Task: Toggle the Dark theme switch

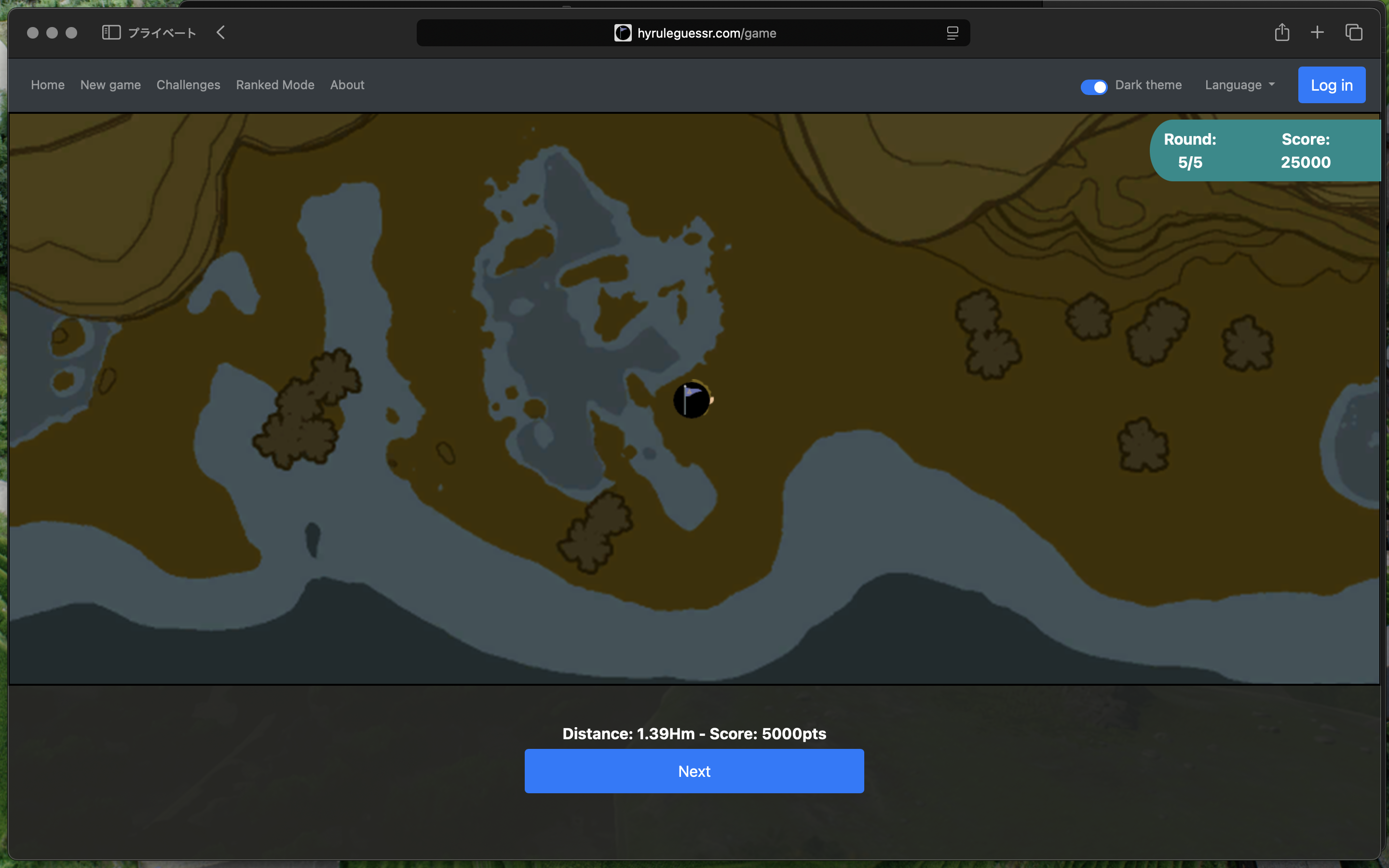Action: pos(1093,86)
